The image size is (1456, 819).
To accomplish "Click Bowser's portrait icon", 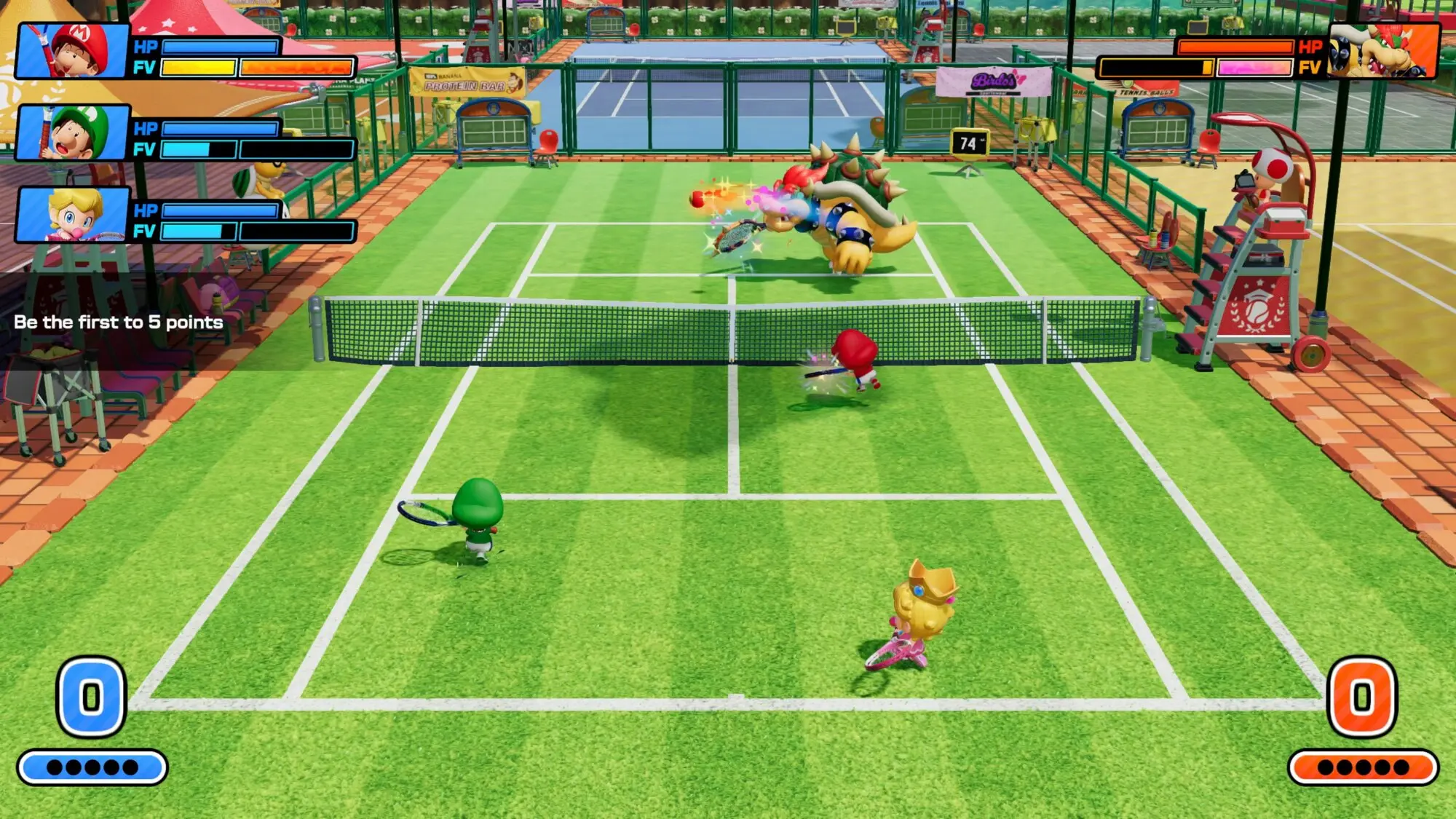I will coord(1383,50).
